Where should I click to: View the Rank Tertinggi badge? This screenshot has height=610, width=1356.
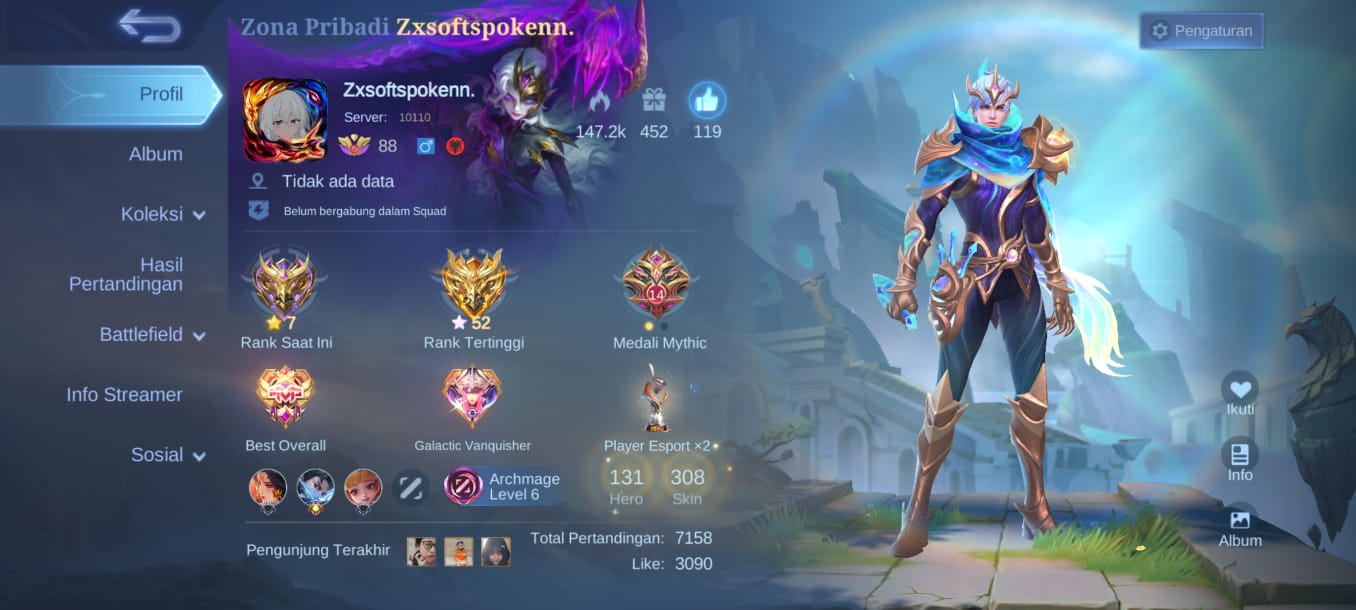tap(473, 283)
